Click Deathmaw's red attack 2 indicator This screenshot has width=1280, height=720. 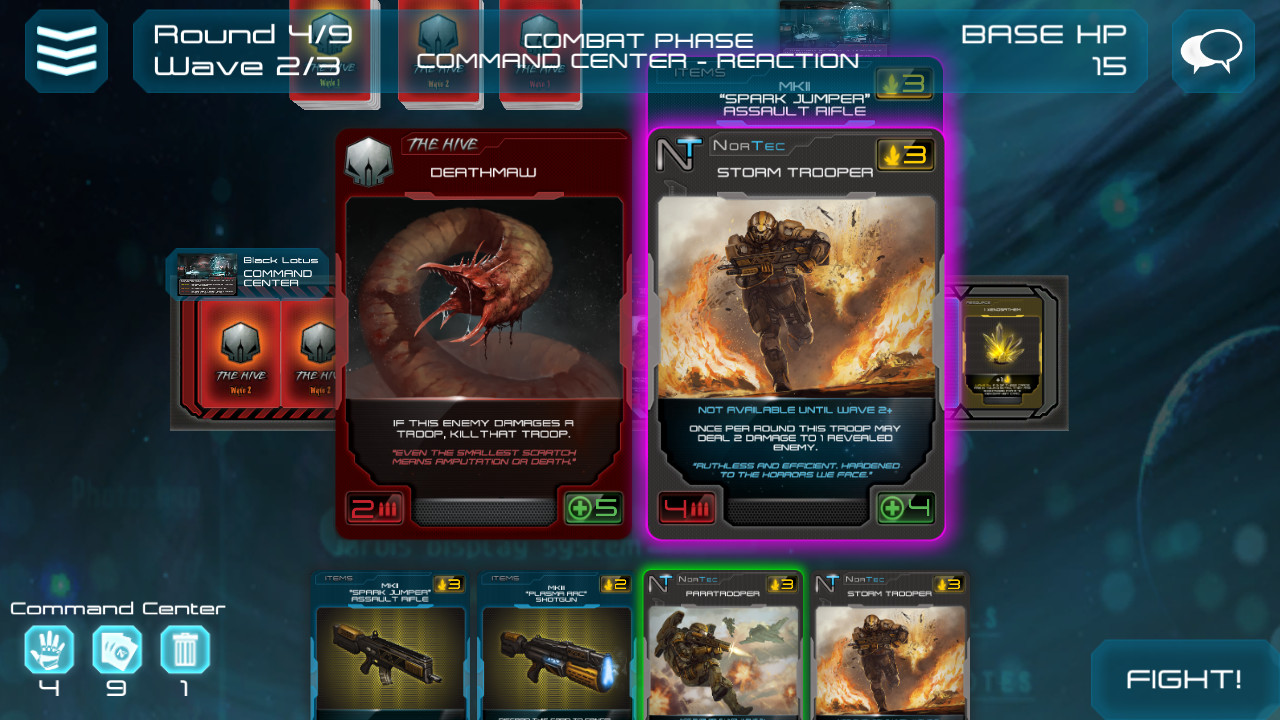pos(375,508)
